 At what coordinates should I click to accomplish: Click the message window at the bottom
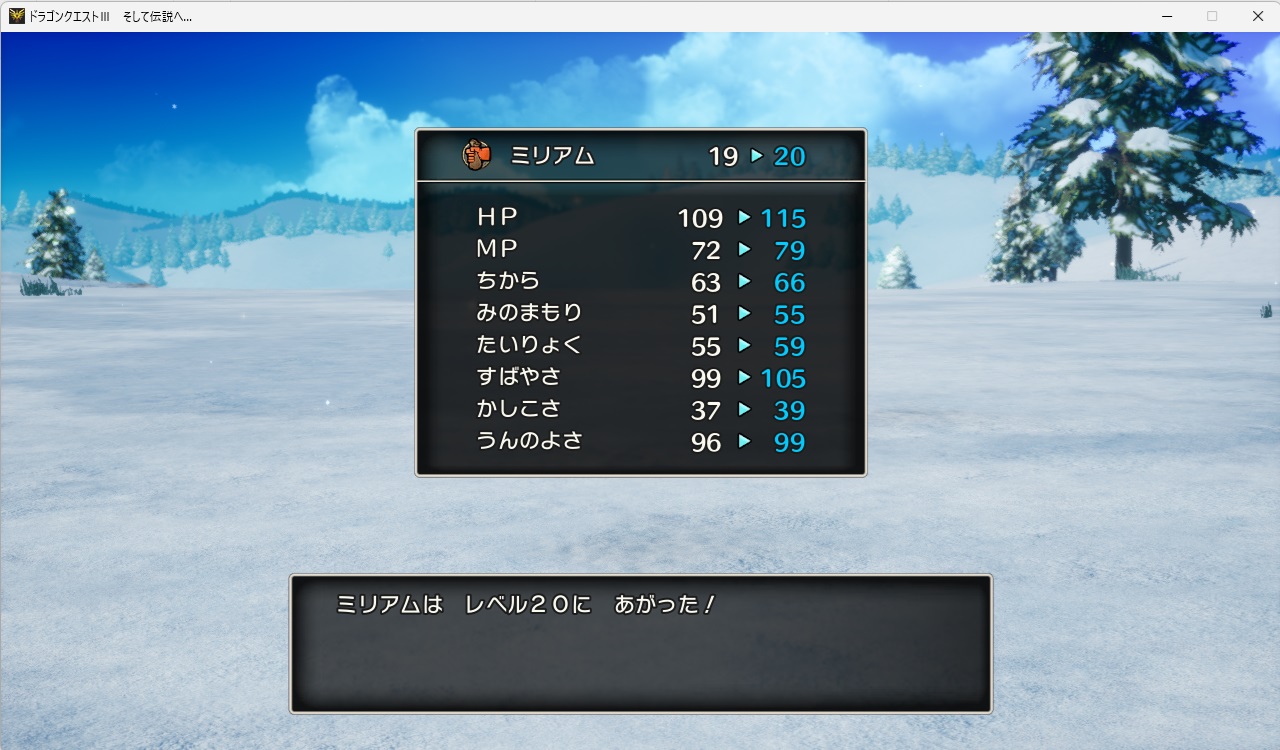pyautogui.click(x=640, y=645)
